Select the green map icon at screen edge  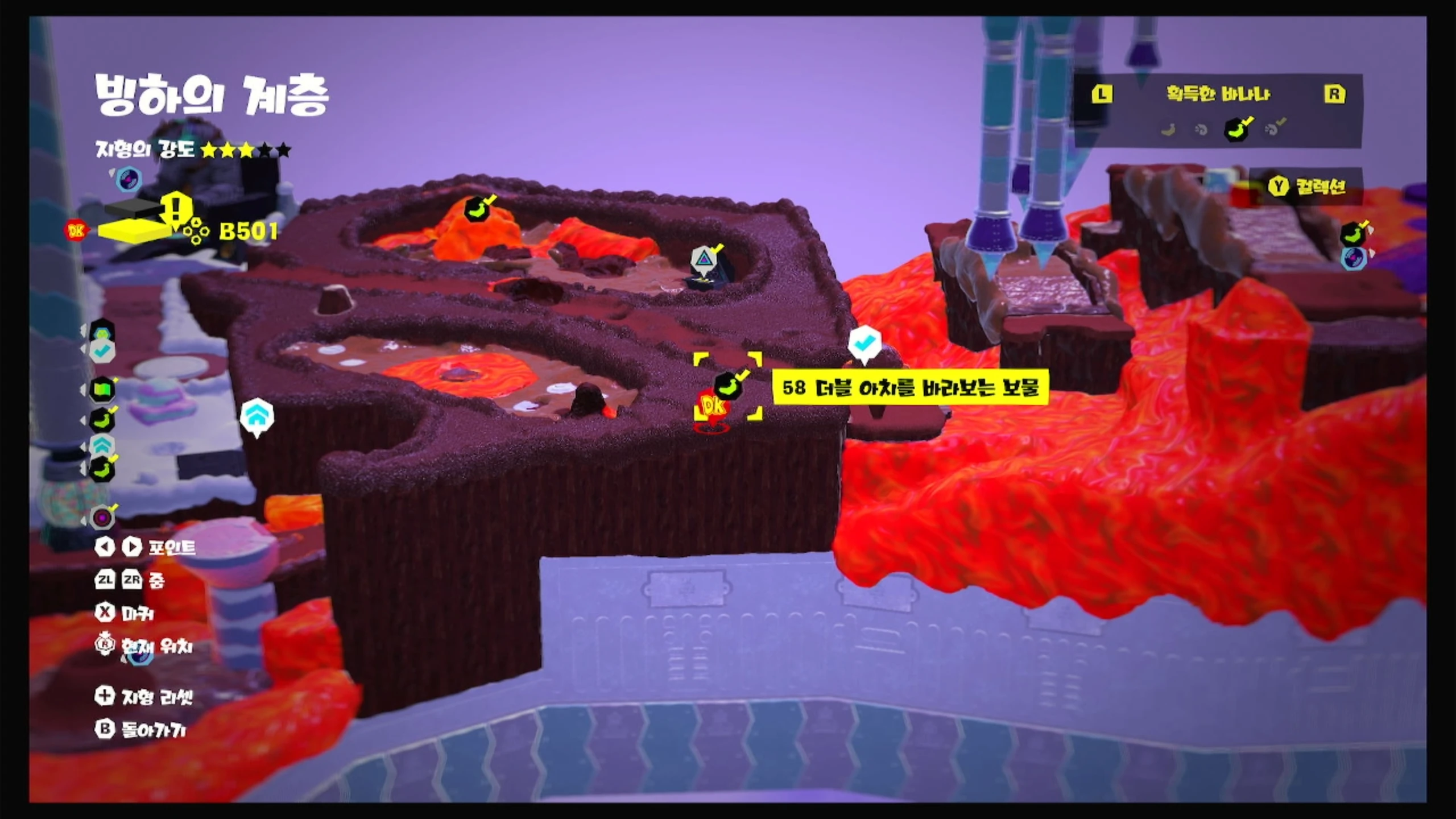pyautogui.click(x=102, y=390)
